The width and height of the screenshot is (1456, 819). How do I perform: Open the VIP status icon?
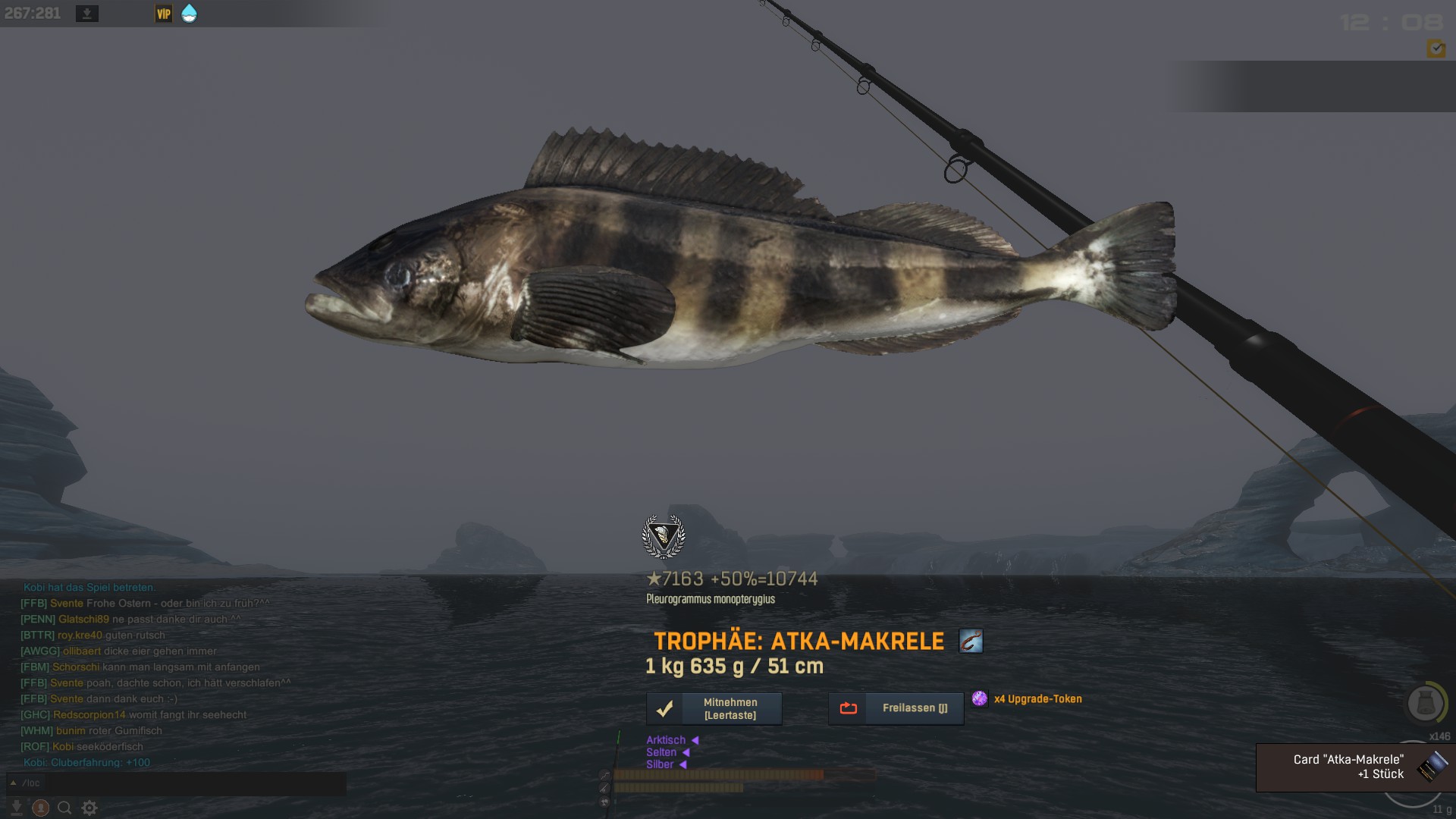point(163,14)
